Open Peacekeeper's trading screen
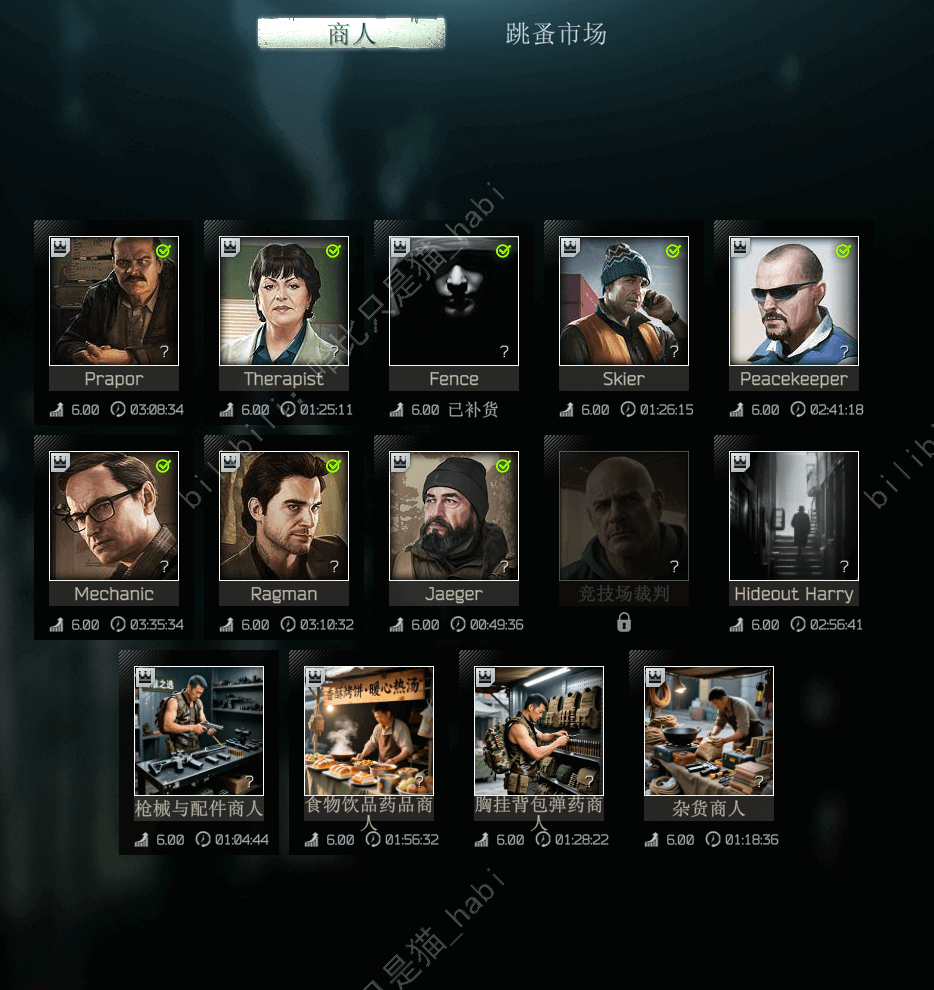 (794, 301)
